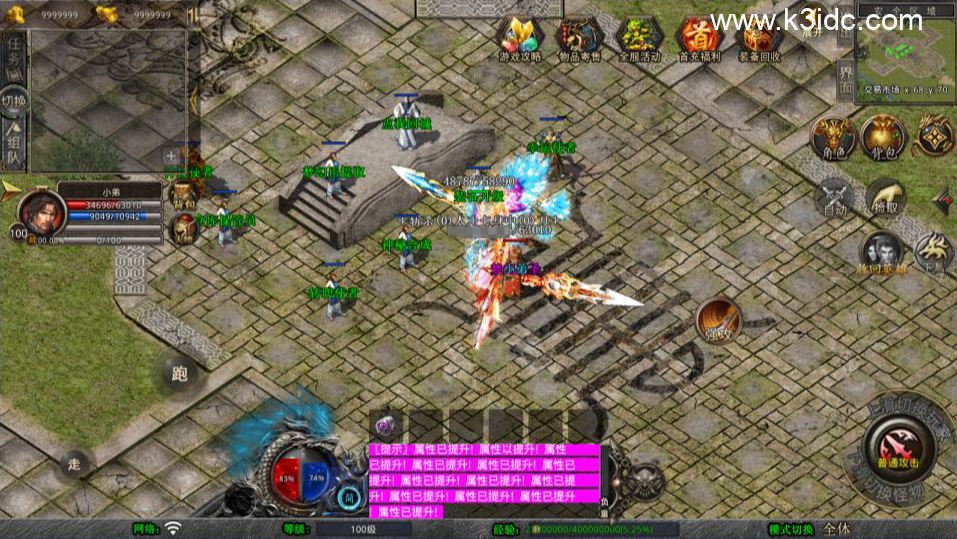
Task: Toggle 自动 auto-combat
Action: 834,197
